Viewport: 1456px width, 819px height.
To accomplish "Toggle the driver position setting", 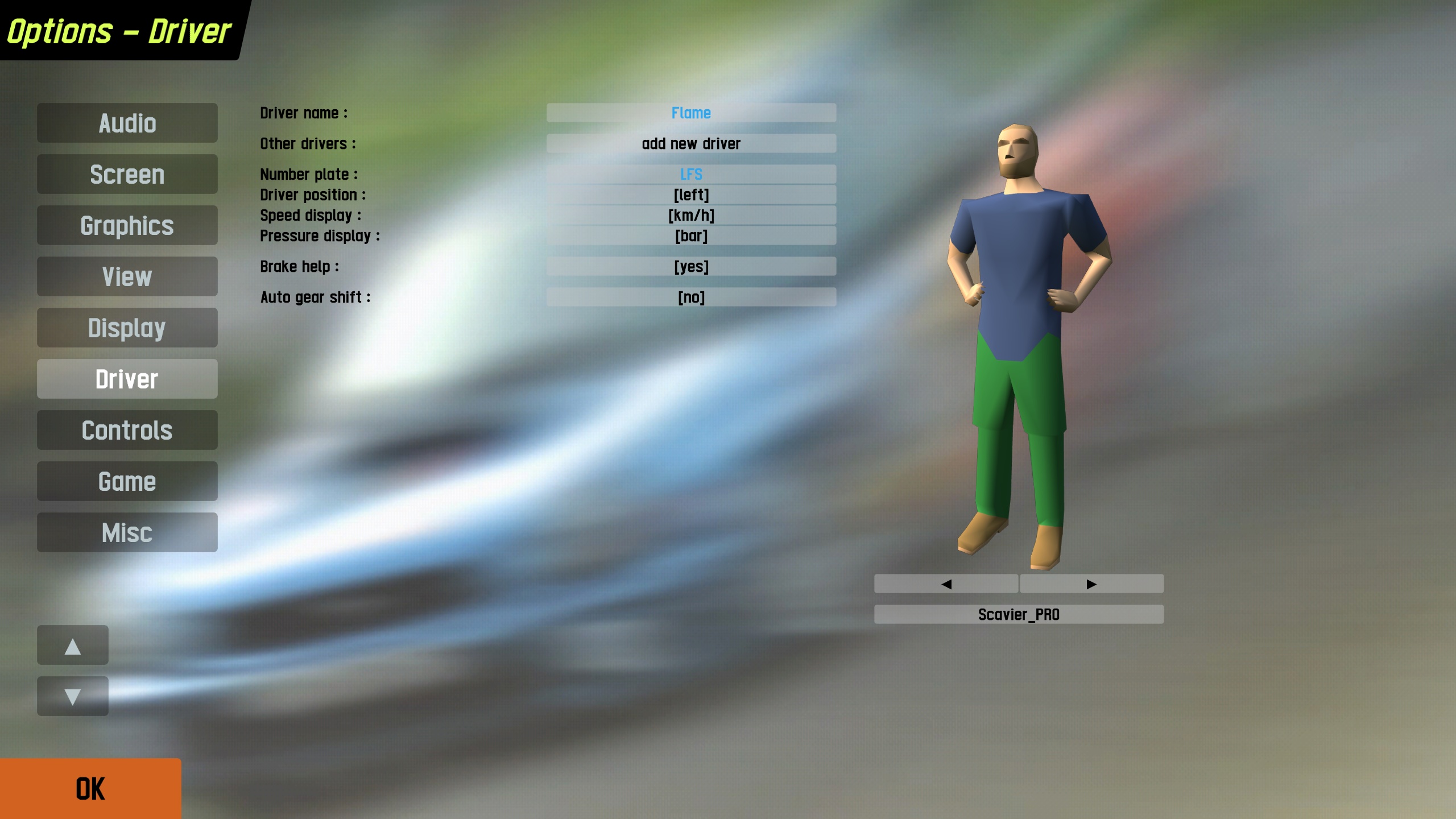I will pyautogui.click(x=691, y=195).
